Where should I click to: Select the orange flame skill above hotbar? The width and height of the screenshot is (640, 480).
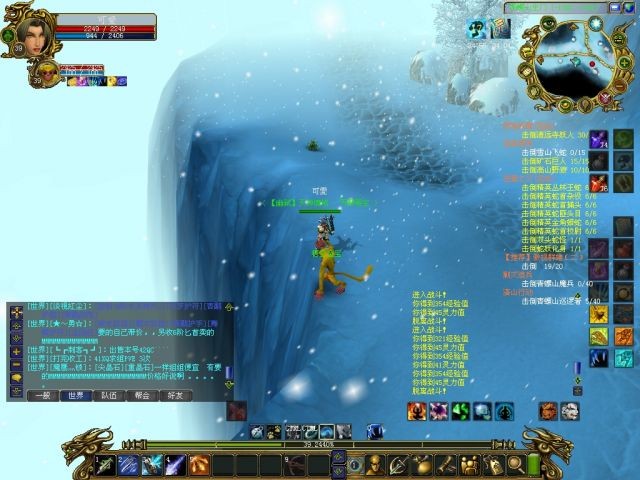pyautogui.click(x=548, y=411)
